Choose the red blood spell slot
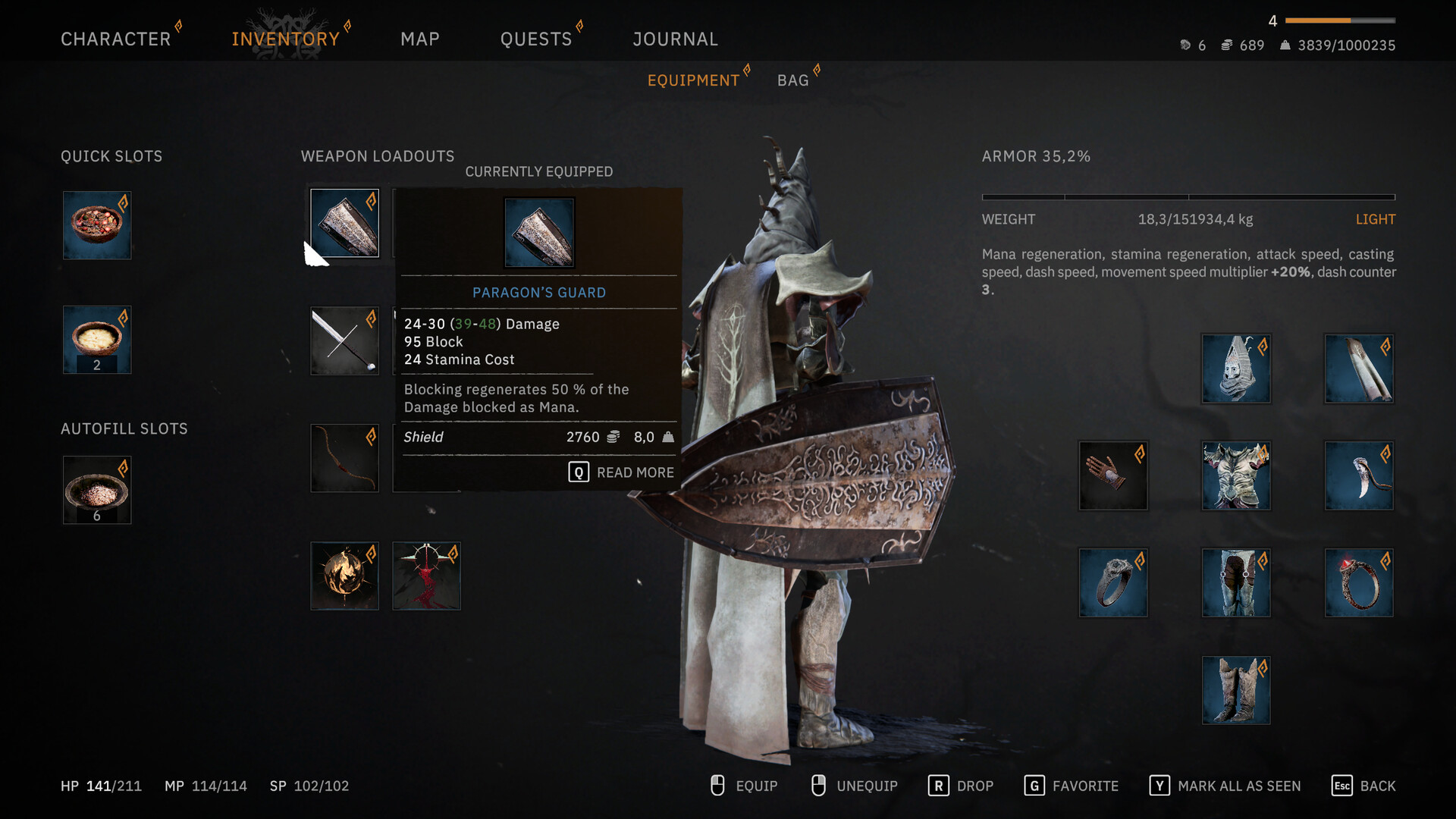This screenshot has width=1456, height=819. (x=426, y=576)
